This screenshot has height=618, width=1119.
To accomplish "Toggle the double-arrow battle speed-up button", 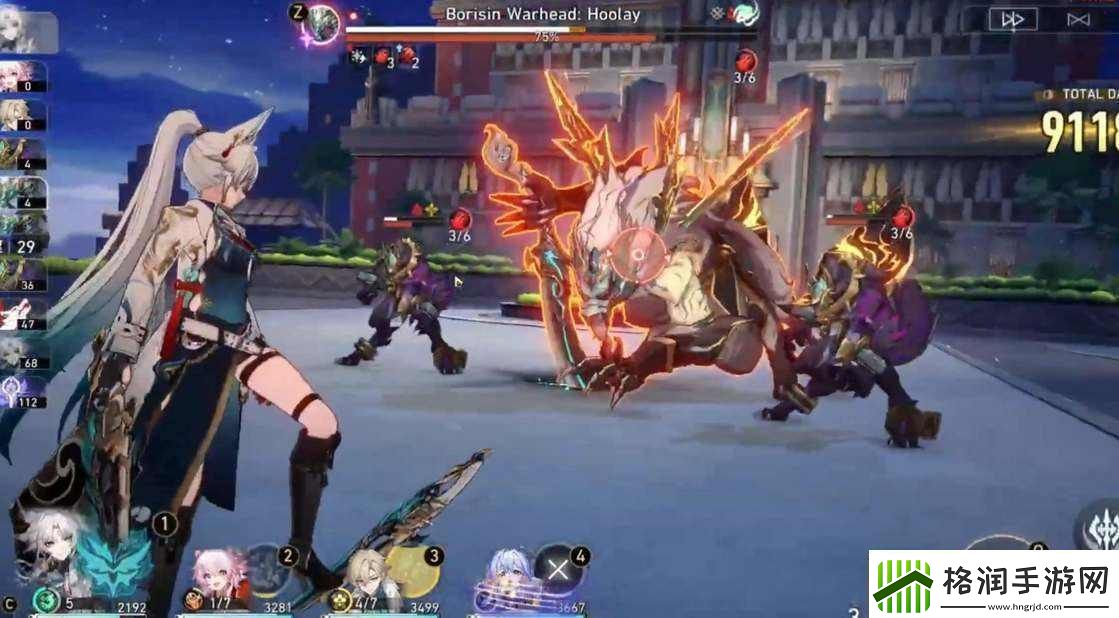I will click(1012, 19).
